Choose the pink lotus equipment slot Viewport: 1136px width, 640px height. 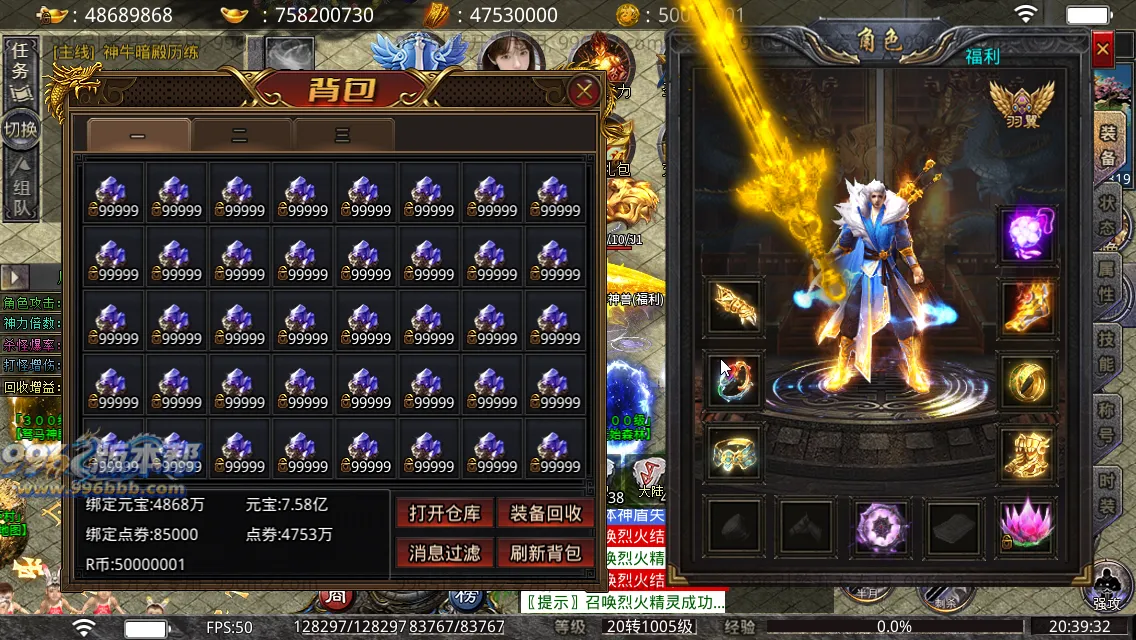pyautogui.click(x=1027, y=523)
